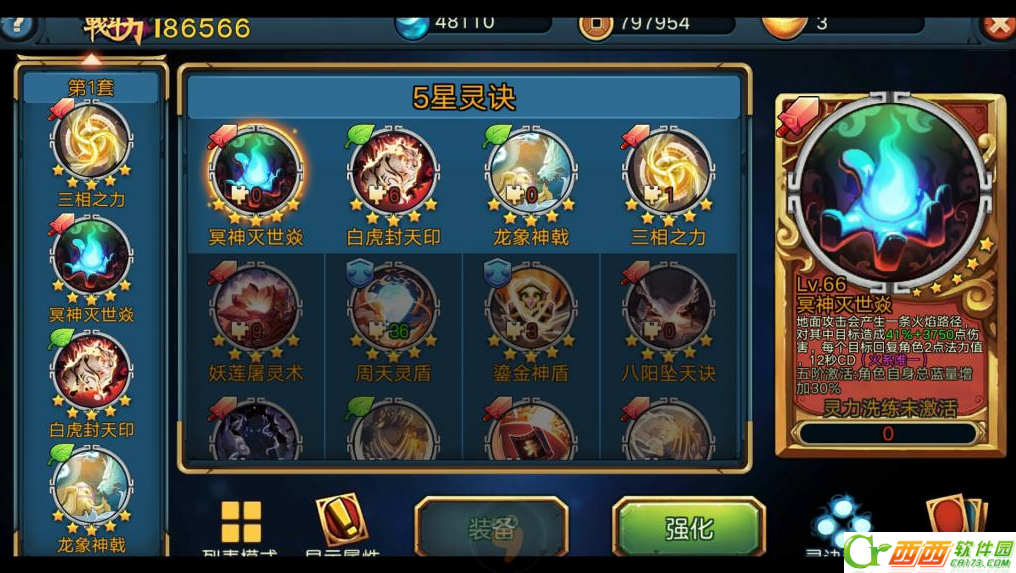This screenshot has width=1016, height=573.
Task: Close the spirit skill screen
Action: click(997, 23)
